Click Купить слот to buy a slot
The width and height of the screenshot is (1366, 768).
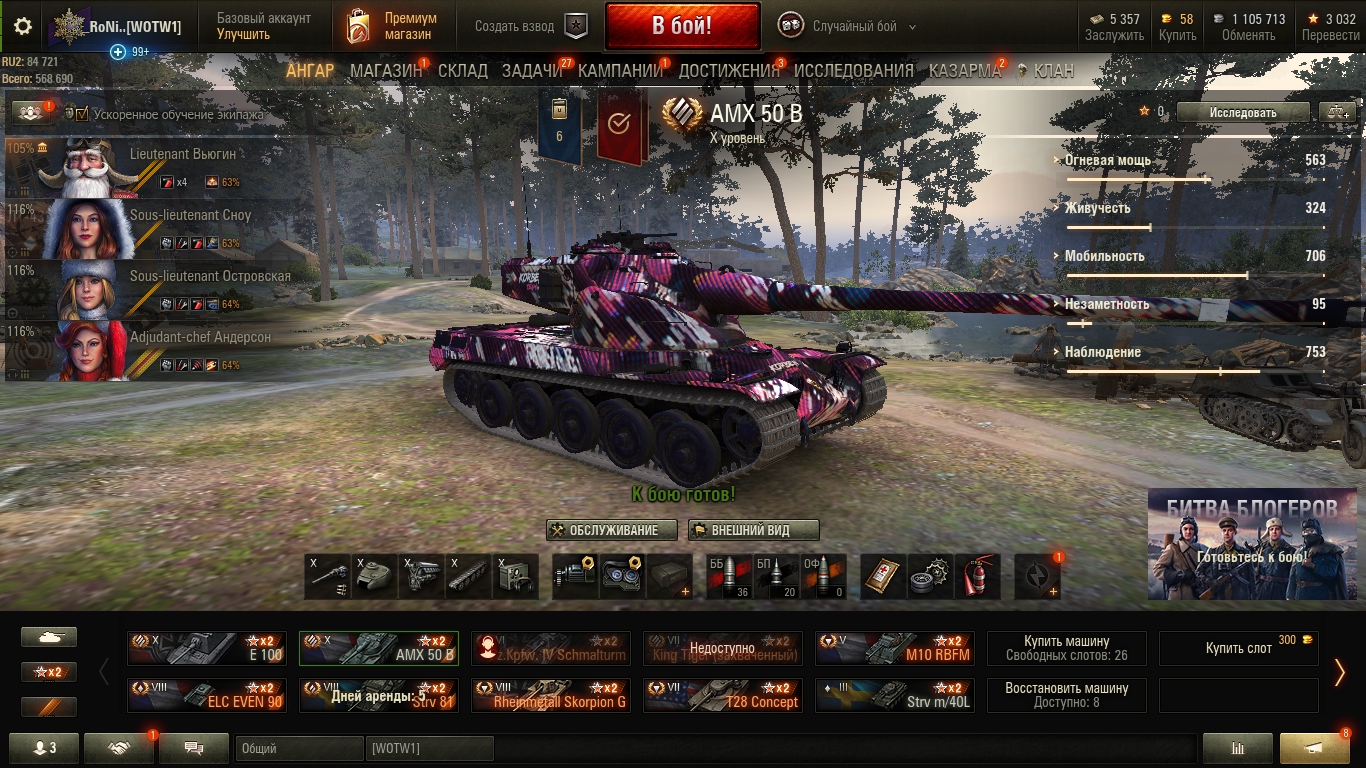[x=1239, y=648]
